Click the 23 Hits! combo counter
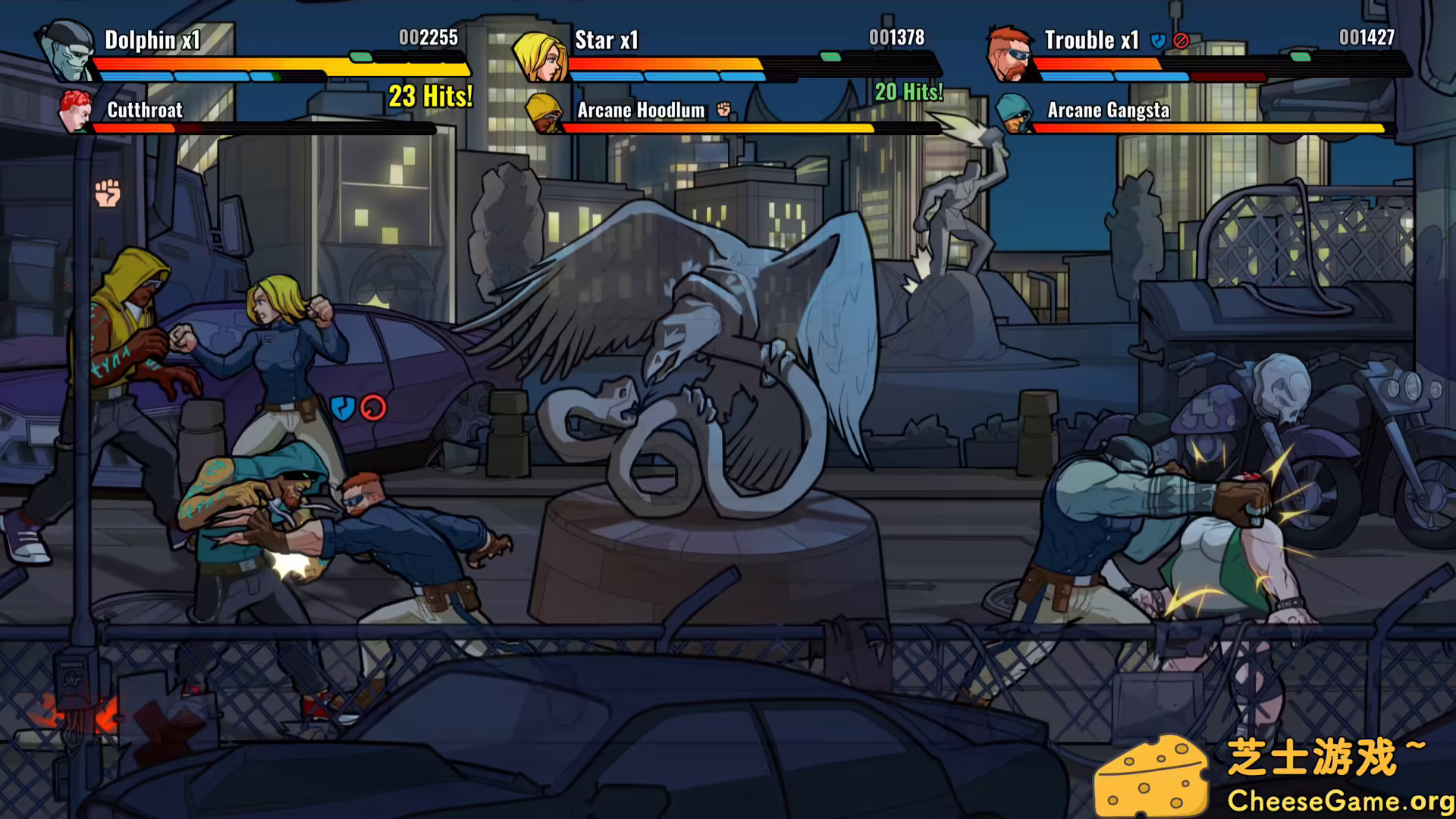Viewport: 1456px width, 819px height. 429,96
